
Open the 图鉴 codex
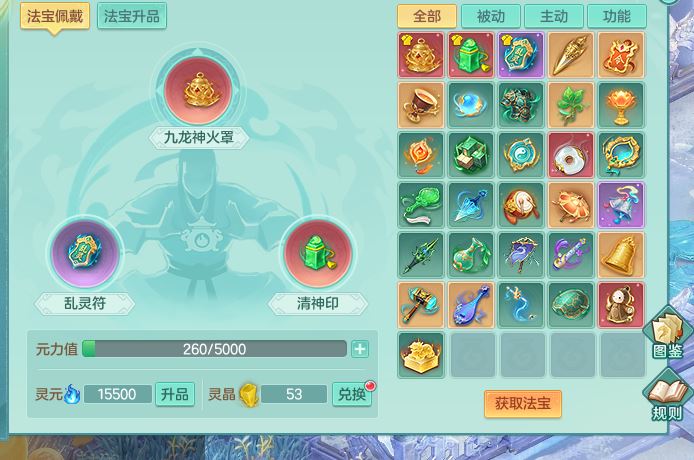(667, 335)
